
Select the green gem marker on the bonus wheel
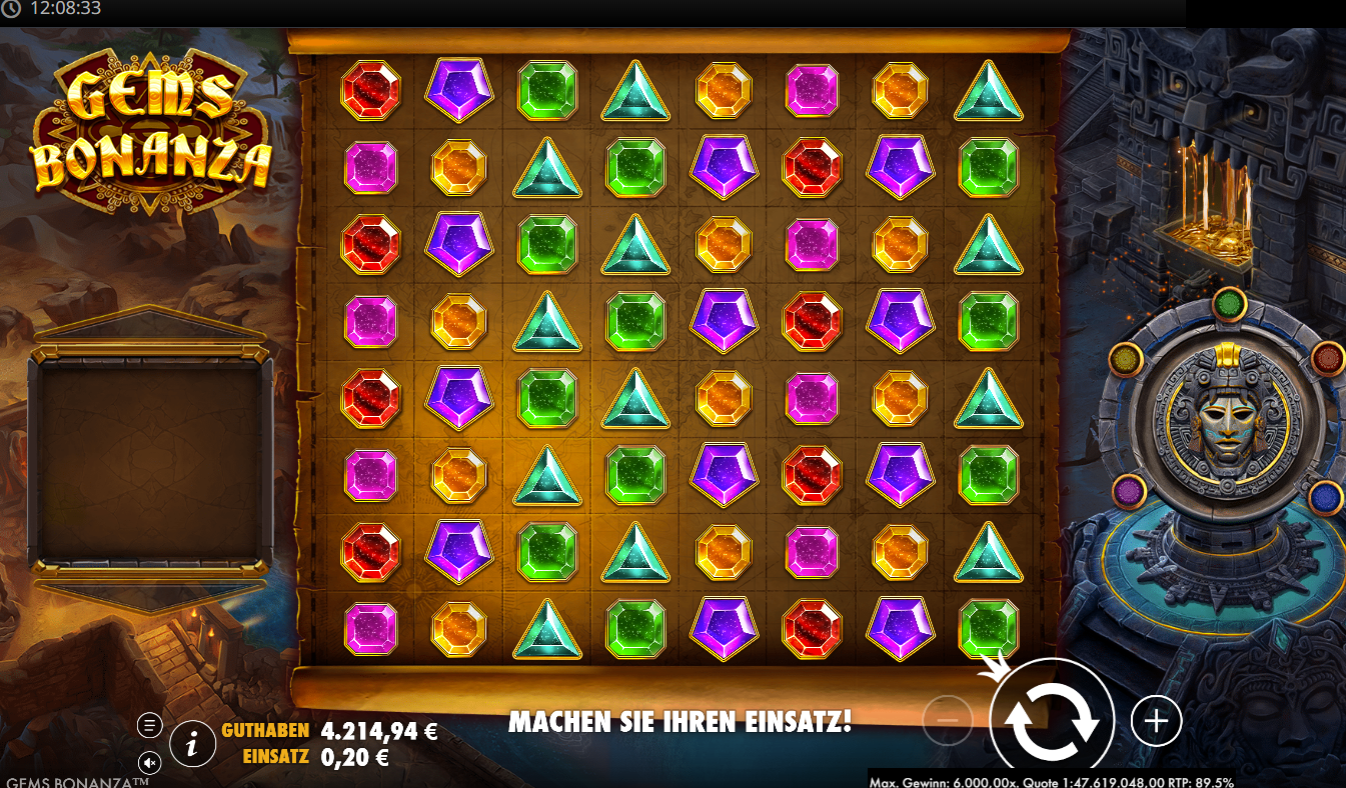click(1229, 304)
